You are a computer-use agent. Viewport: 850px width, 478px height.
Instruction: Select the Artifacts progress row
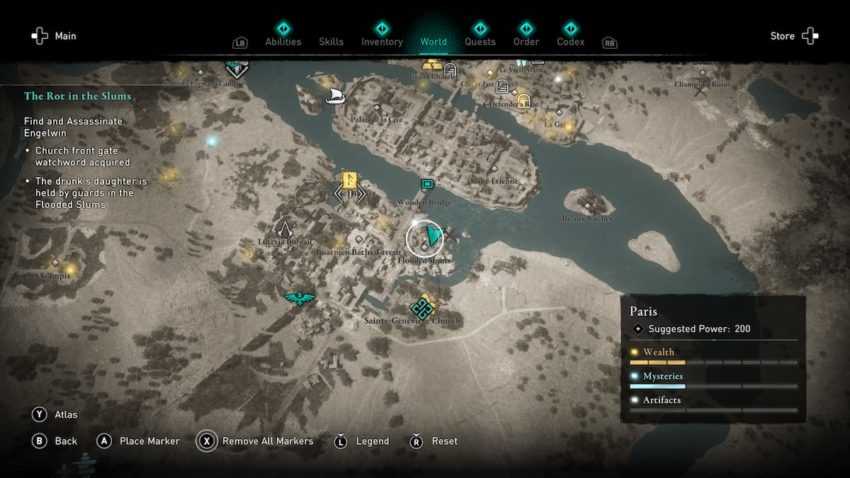click(x=714, y=403)
